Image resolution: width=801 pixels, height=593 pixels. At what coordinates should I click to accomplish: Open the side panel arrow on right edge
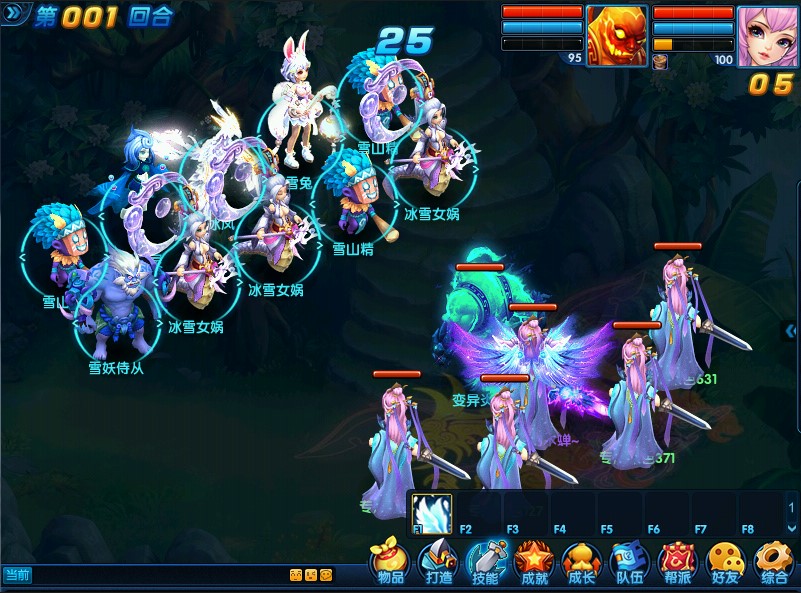(x=791, y=330)
